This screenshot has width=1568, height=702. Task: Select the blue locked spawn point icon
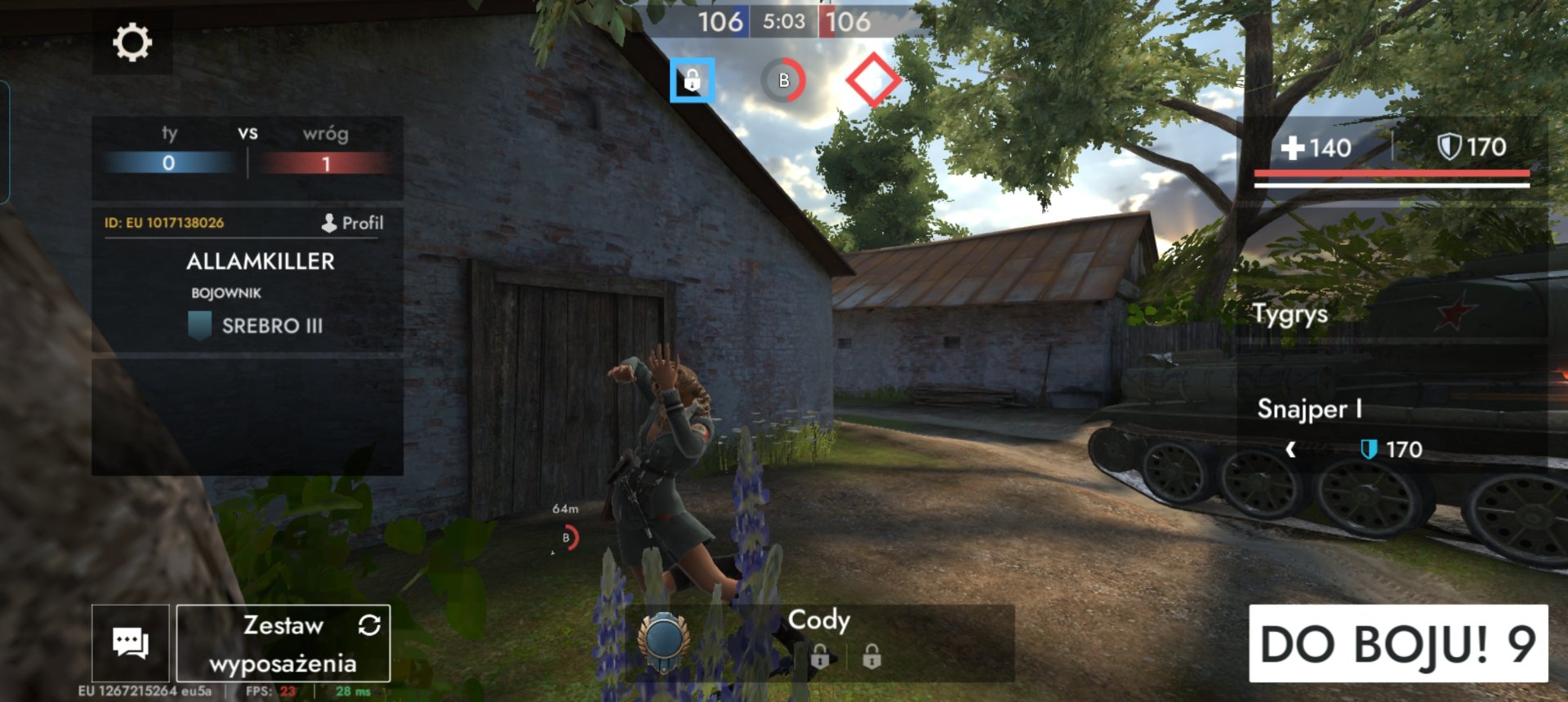click(692, 80)
